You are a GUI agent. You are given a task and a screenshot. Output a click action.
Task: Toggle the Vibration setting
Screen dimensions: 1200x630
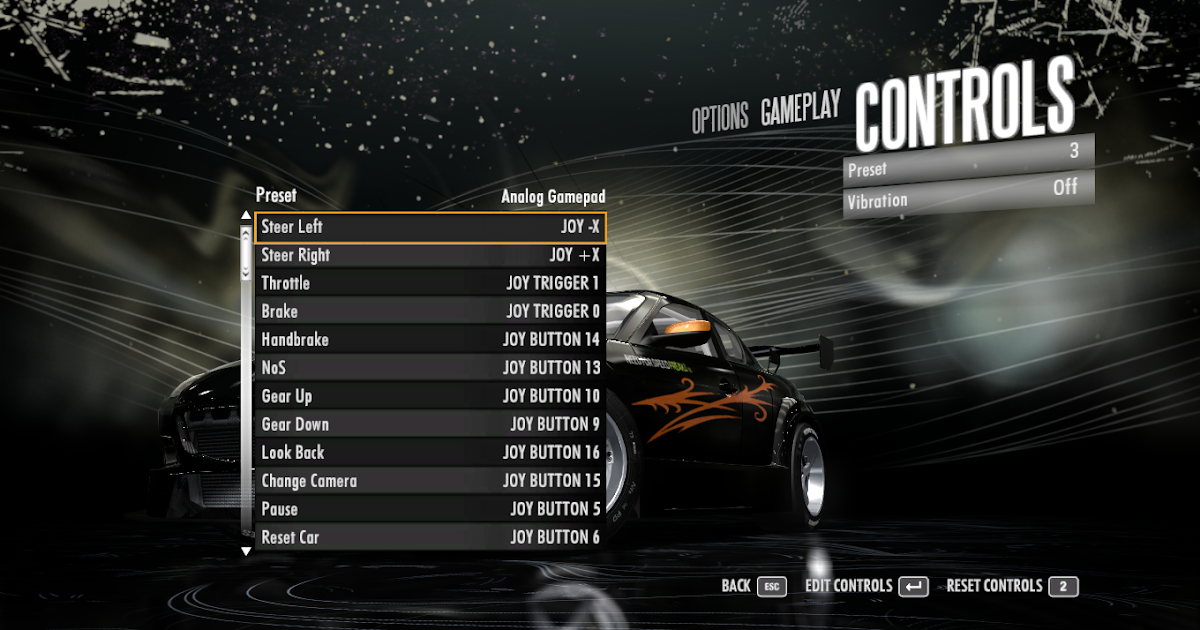pyautogui.click(x=968, y=193)
